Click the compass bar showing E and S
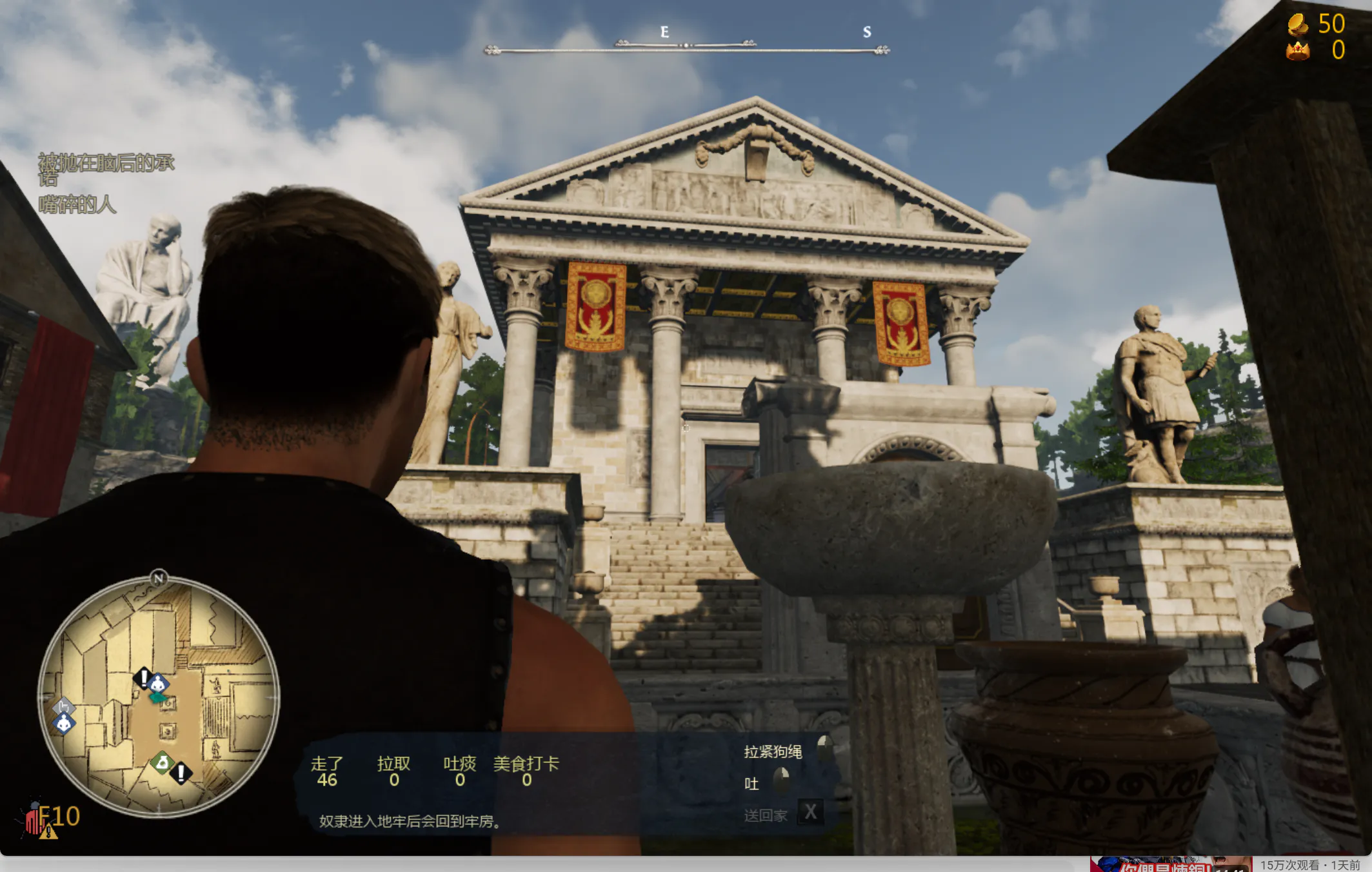This screenshot has height=872, width=1372. tap(687, 45)
